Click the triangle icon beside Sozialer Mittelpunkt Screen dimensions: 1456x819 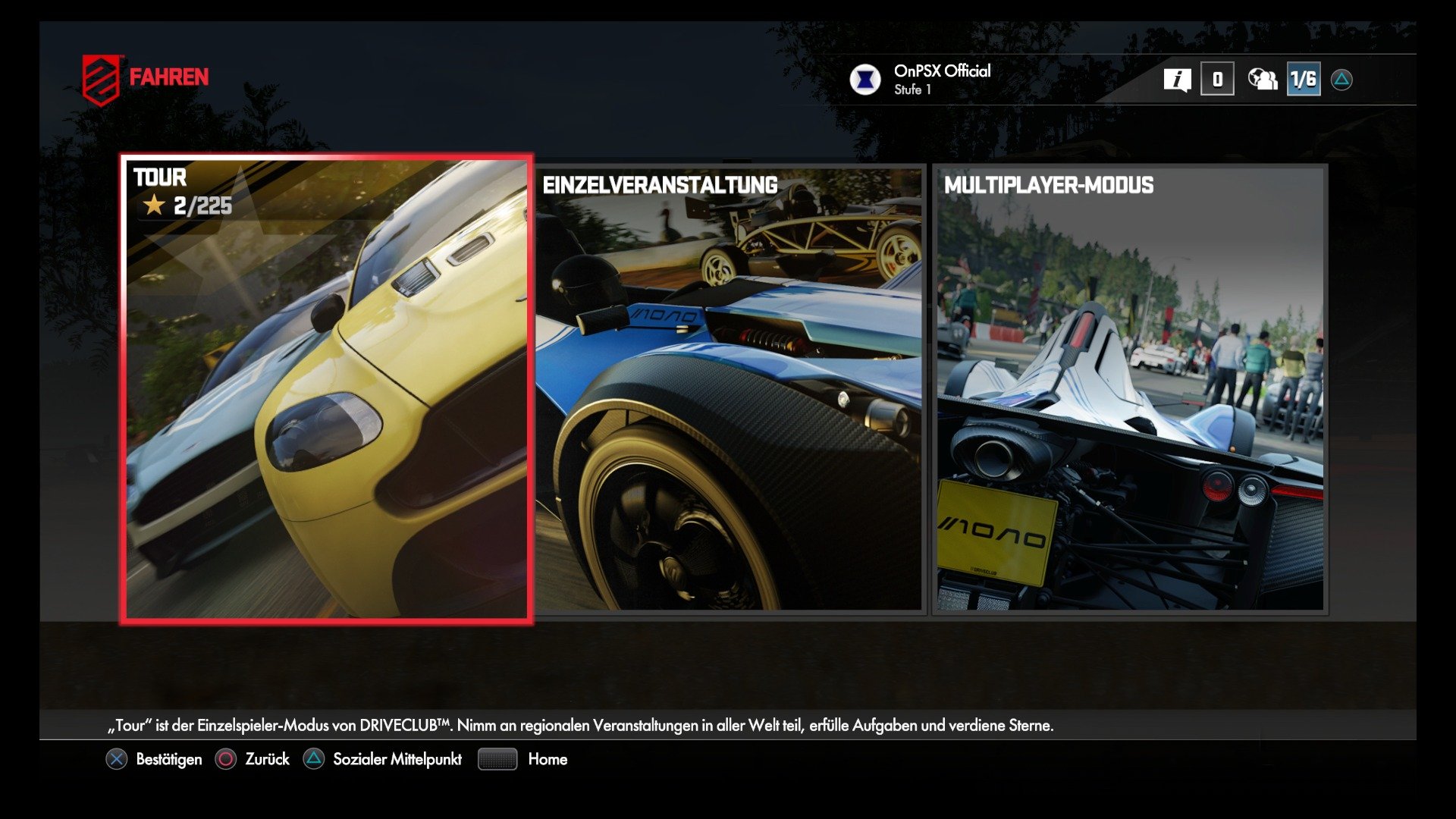(312, 758)
